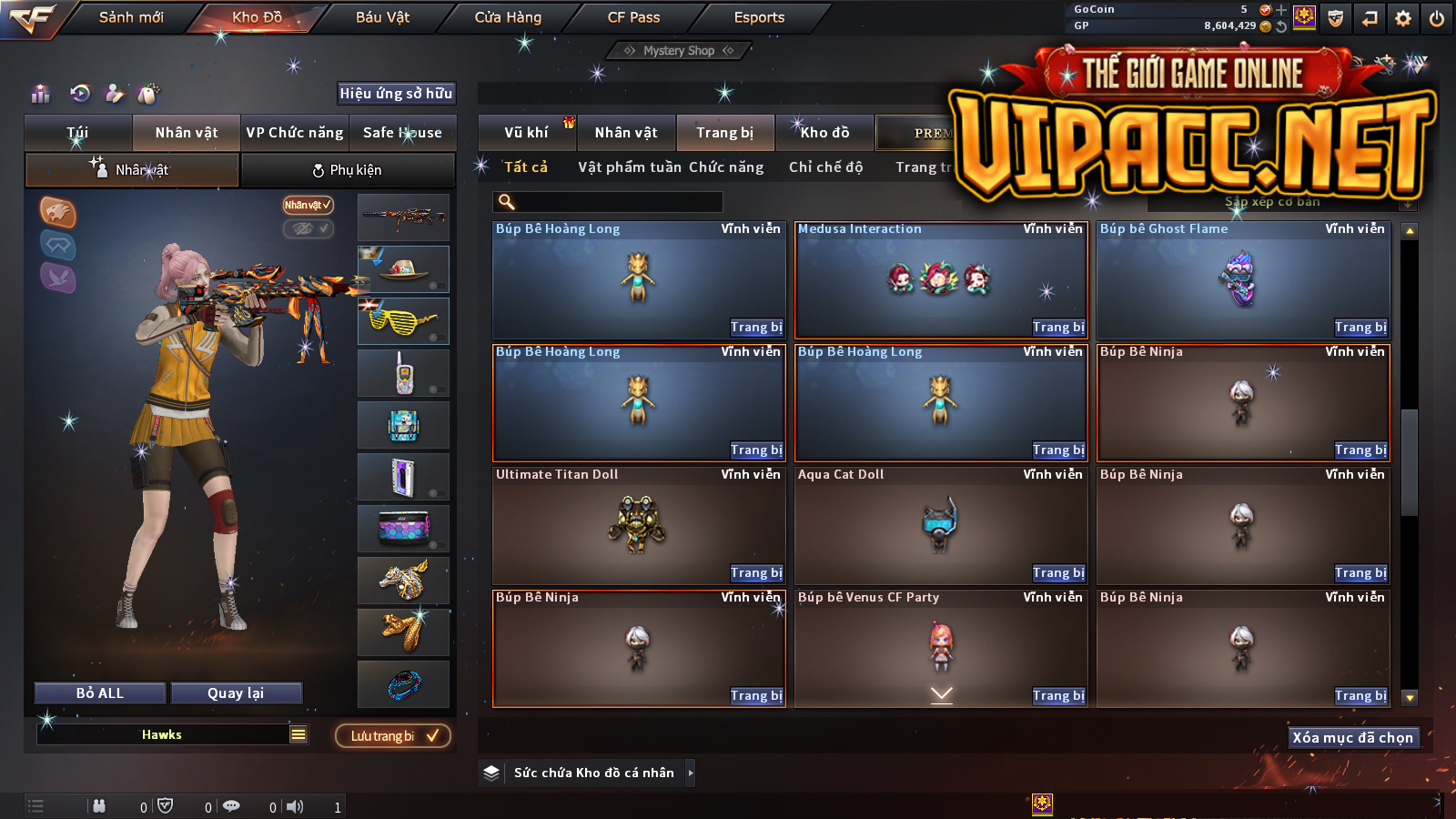The width and height of the screenshot is (1456, 819).
Task: Select the Medusa Interaction item
Action: 941,279
